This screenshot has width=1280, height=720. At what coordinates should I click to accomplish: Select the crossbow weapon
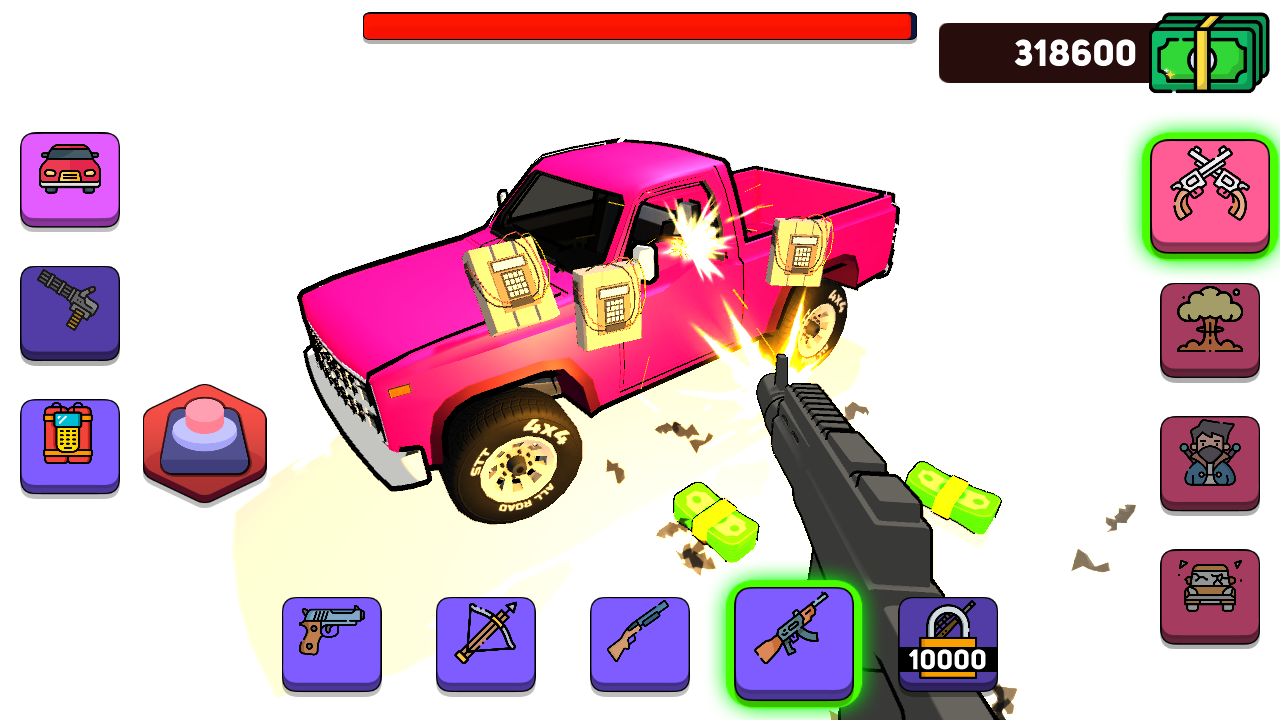click(485, 641)
